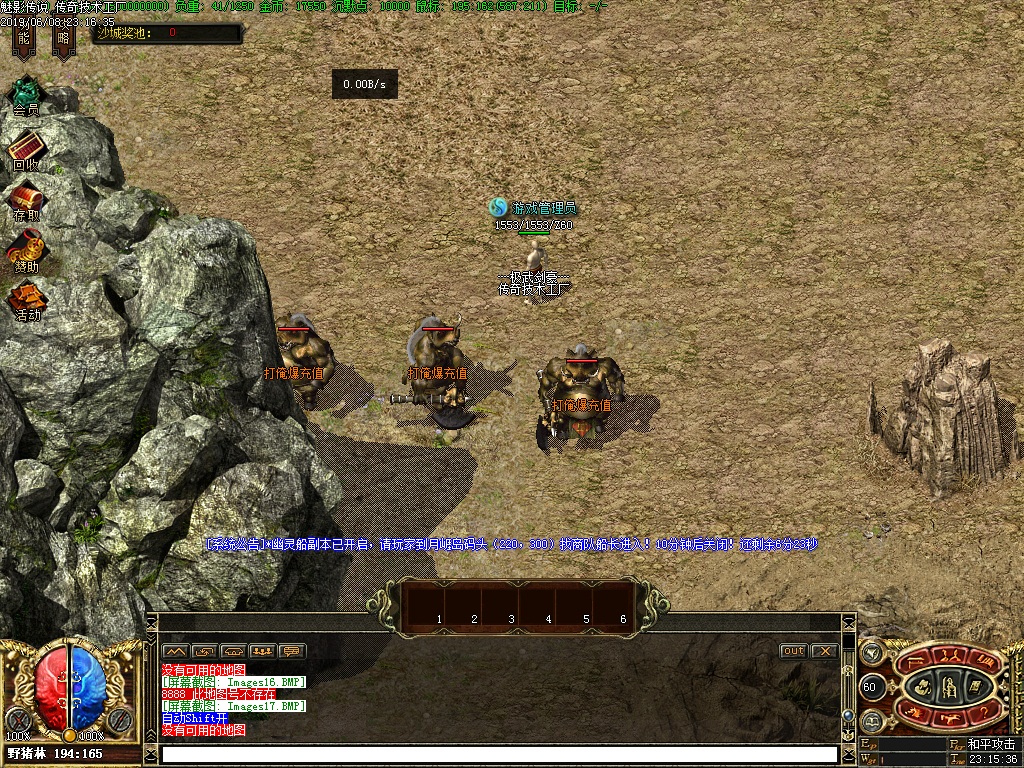Click the chat input box

pyautogui.click(x=498, y=754)
